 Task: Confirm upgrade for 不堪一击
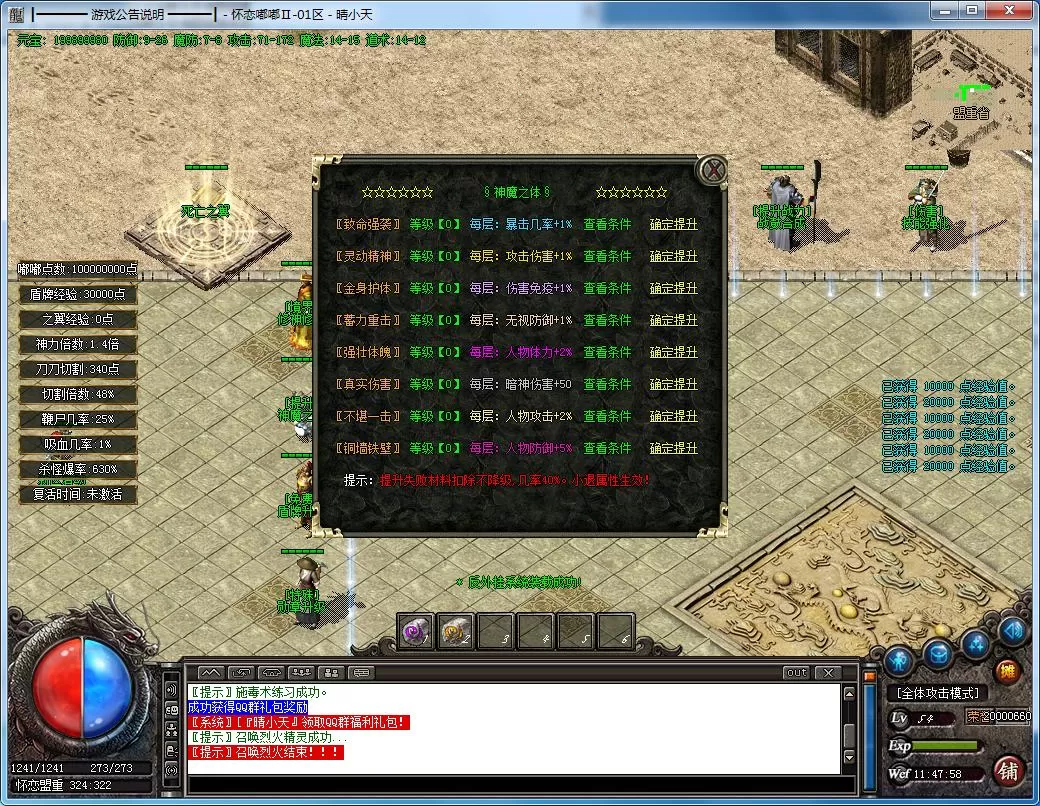pos(673,416)
